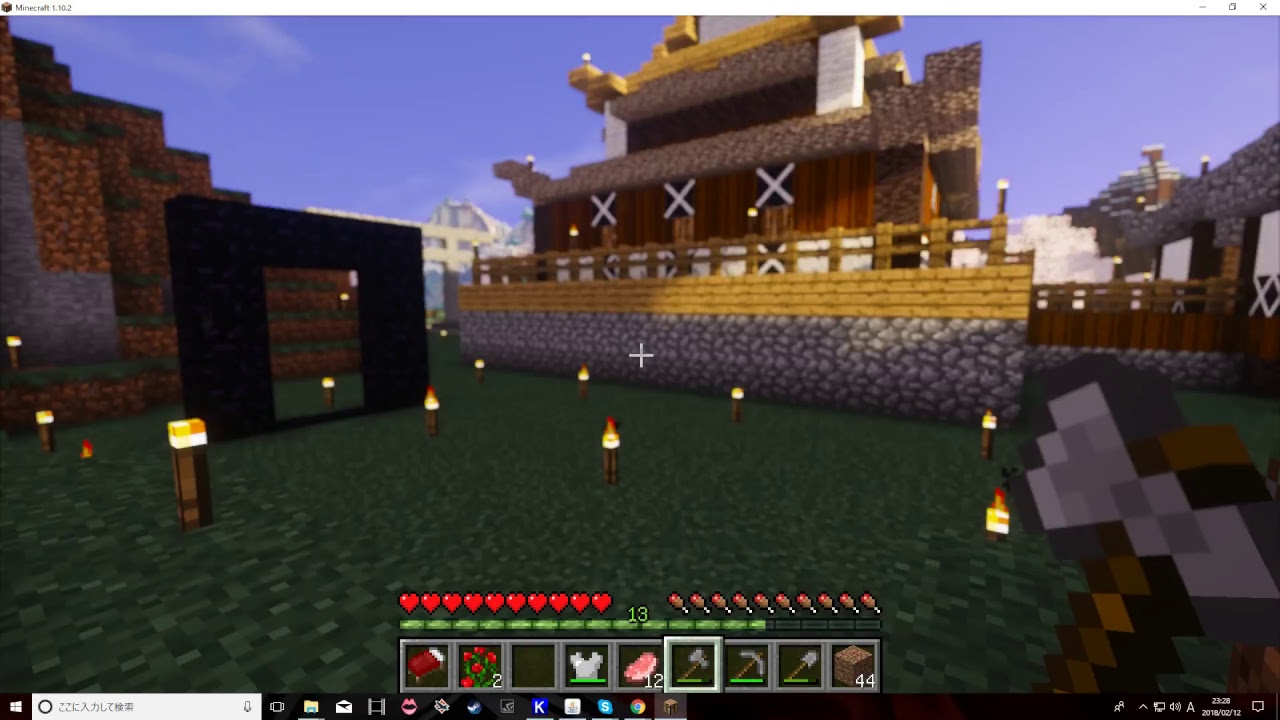Screen dimensions: 1280x720
Task: Select the rose bush hotbar slot
Action: point(480,665)
